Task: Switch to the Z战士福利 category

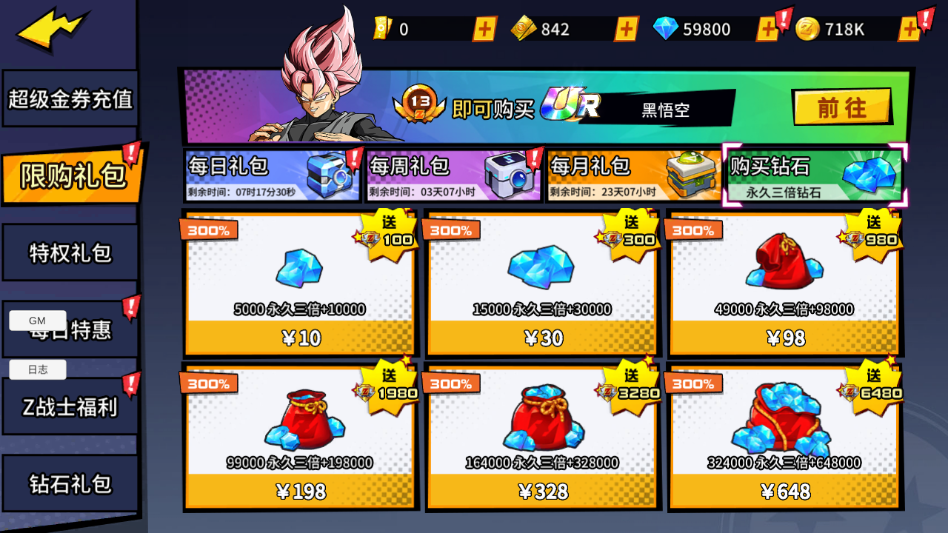Action: click(70, 407)
